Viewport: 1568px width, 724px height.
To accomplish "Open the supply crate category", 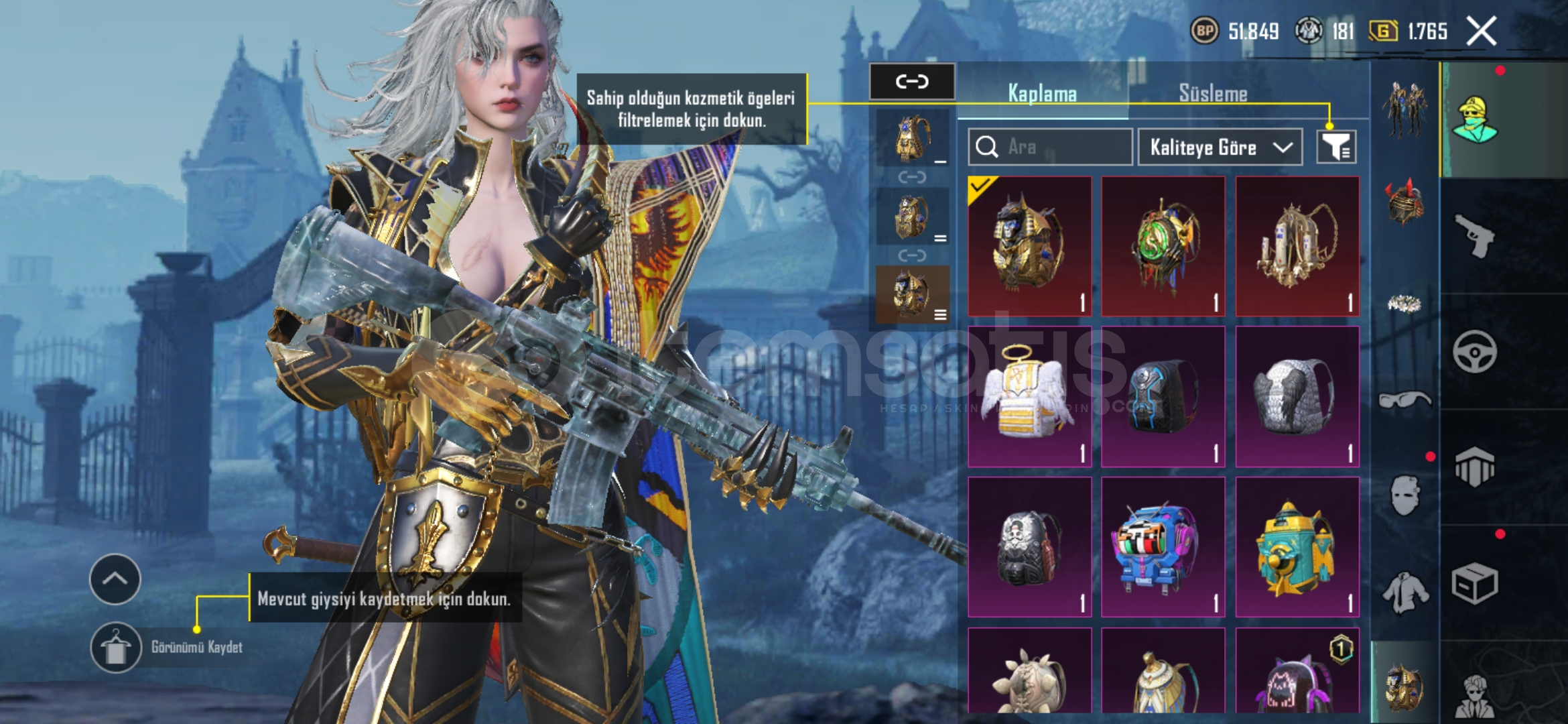I will point(1475,584).
